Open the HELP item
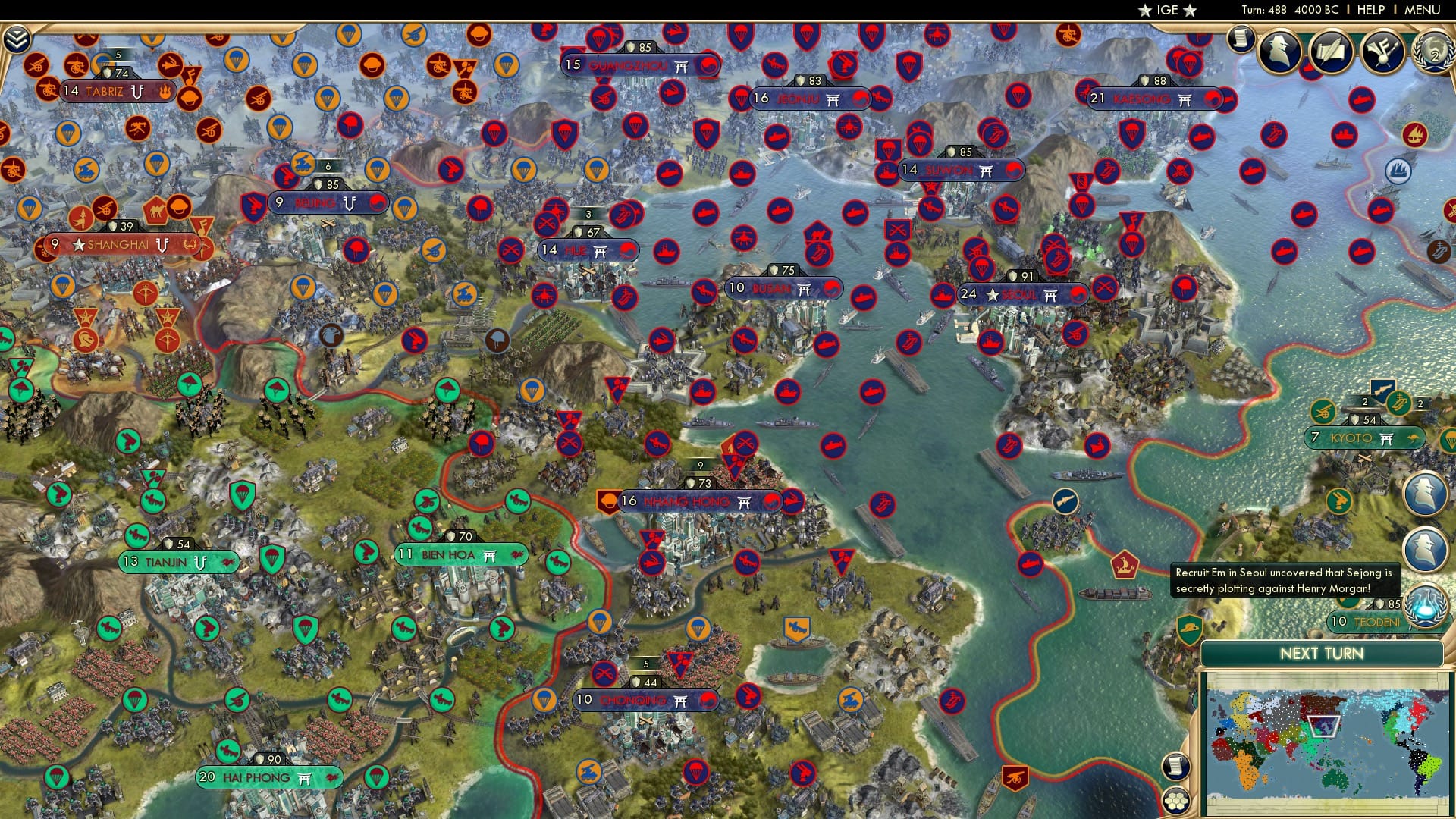 pos(1370,10)
